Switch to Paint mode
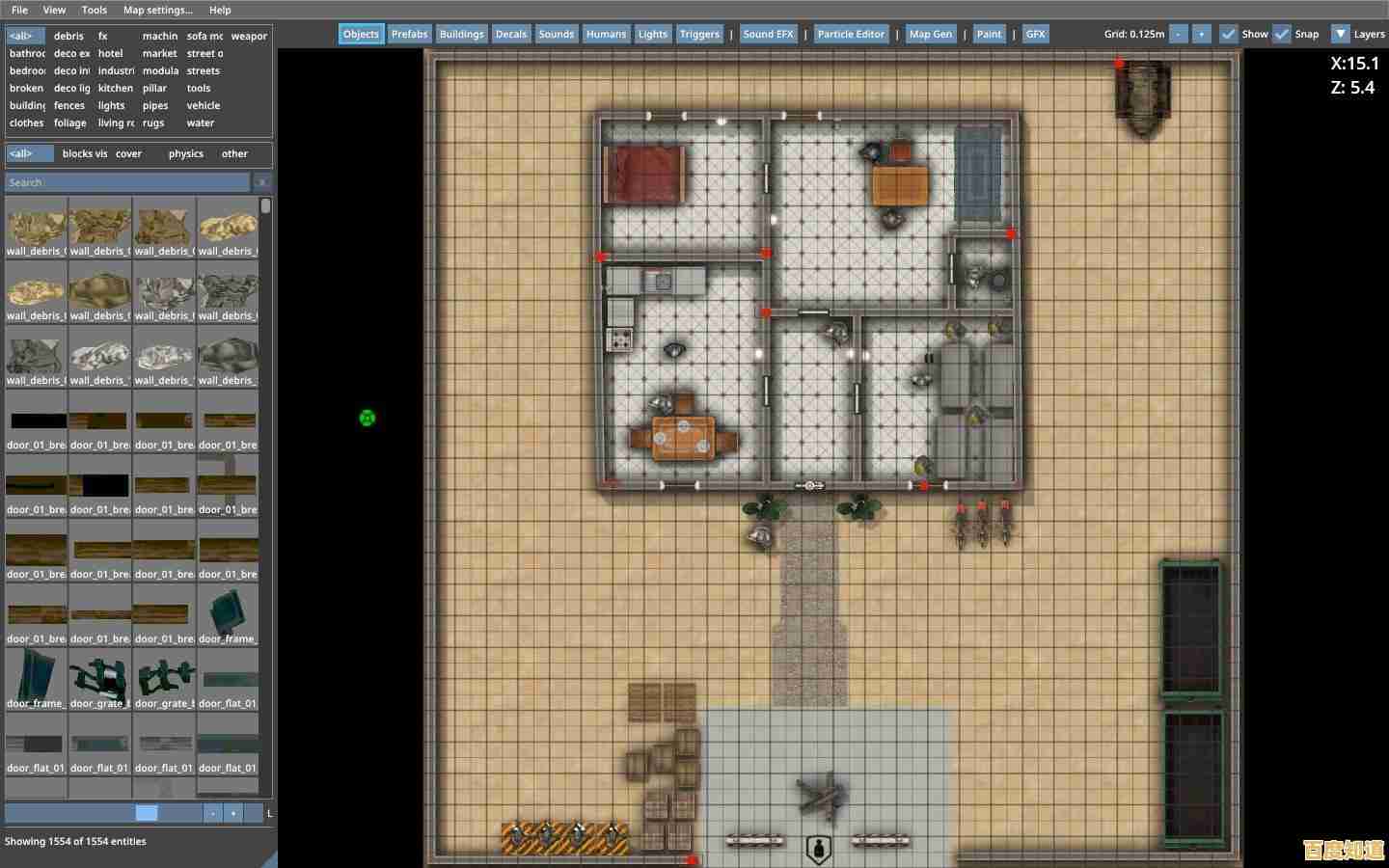This screenshot has height=868, width=1389. coord(989,34)
